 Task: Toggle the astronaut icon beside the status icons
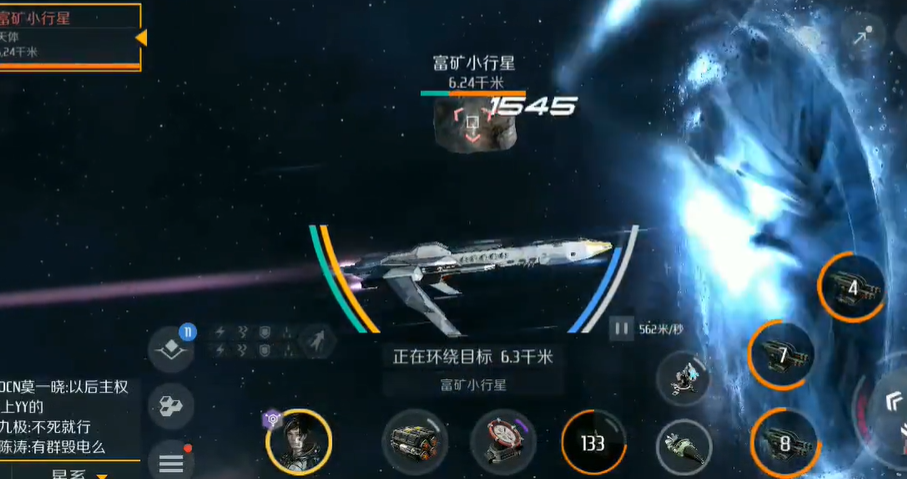(x=317, y=340)
